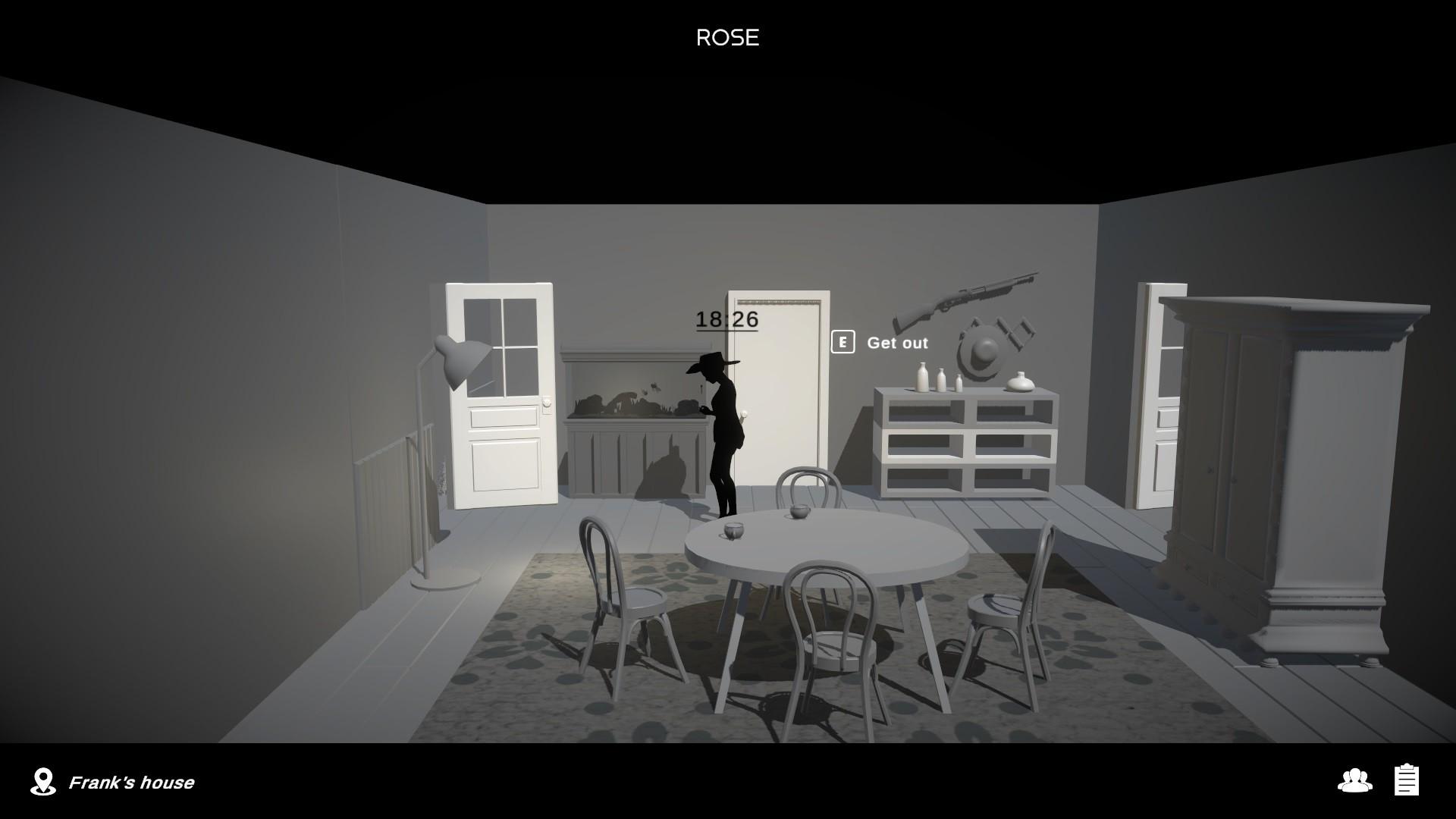
Task: Select the E key prompt box
Action: click(843, 343)
